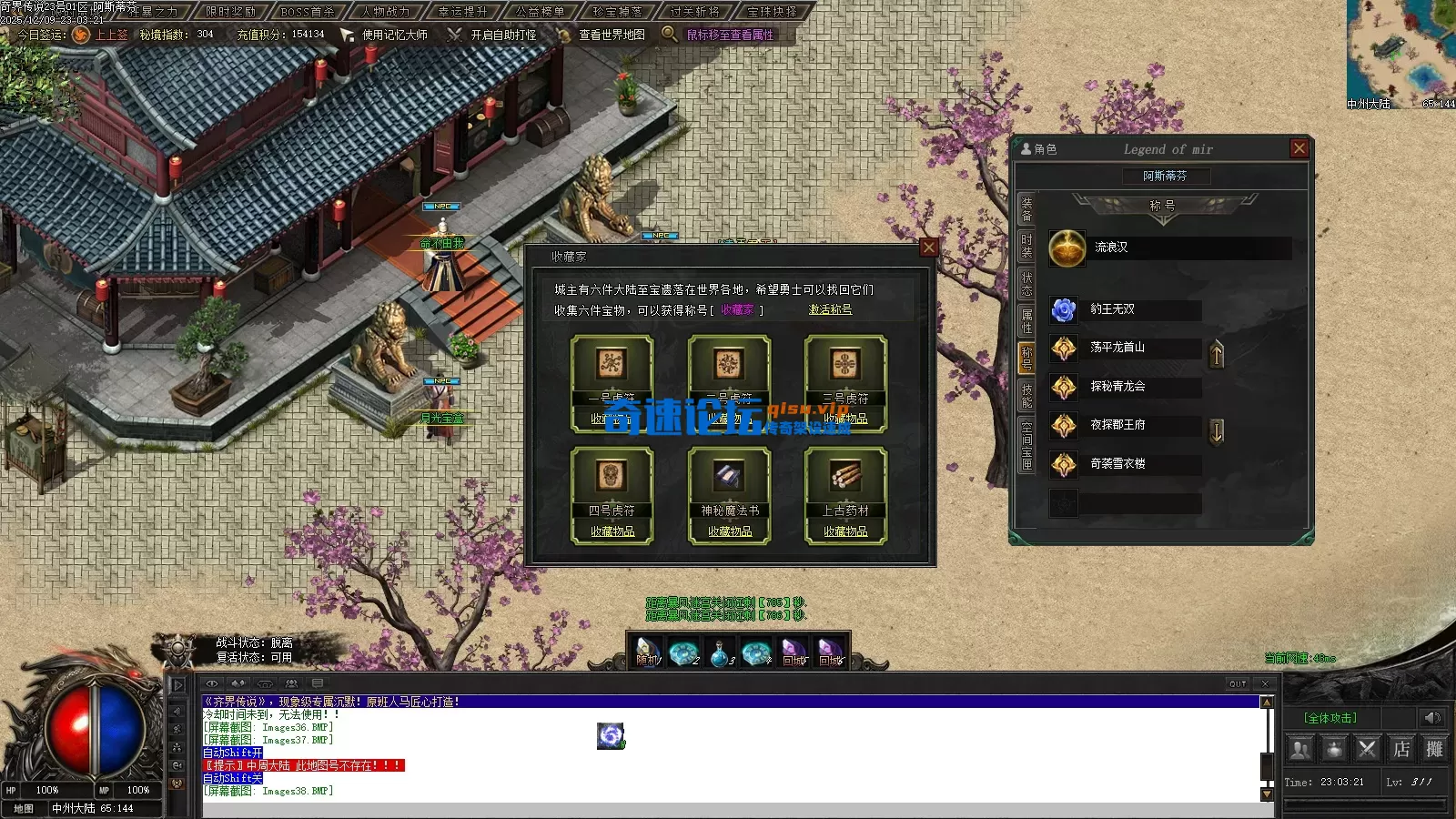Close the character panel
Viewport: 1456px width, 819px height.
click(x=1299, y=148)
